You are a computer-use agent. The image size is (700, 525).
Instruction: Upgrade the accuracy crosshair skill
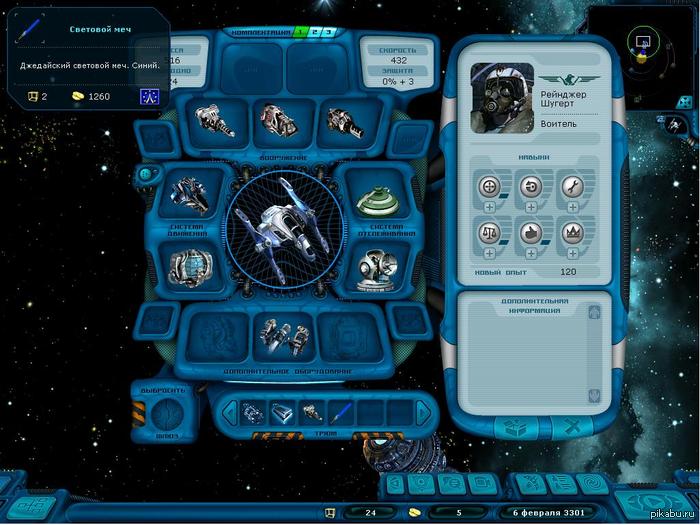coord(490,207)
